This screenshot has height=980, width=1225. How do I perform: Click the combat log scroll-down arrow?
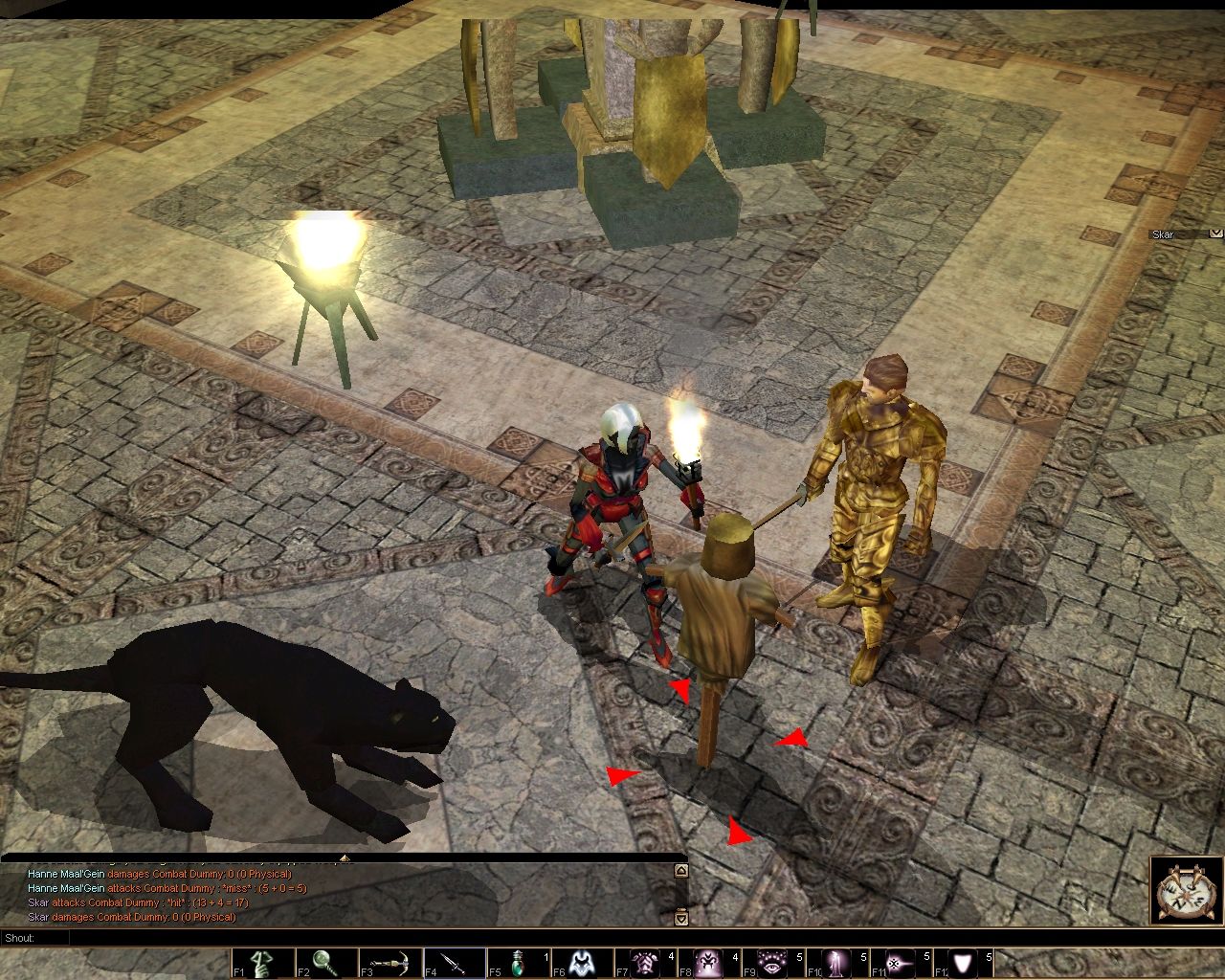[x=680, y=918]
